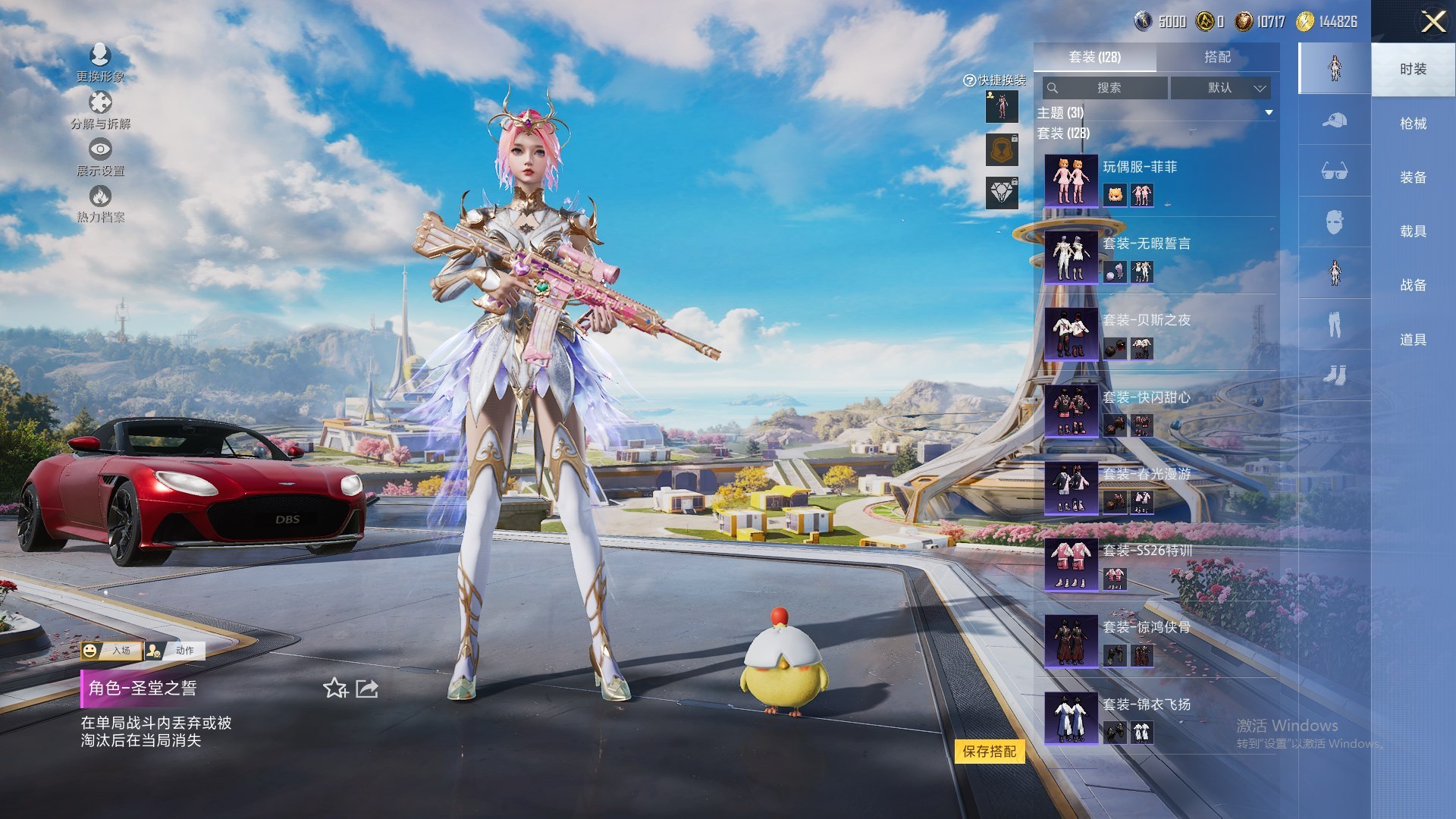Open 分解与拆解 dismantle option

click(x=100, y=110)
